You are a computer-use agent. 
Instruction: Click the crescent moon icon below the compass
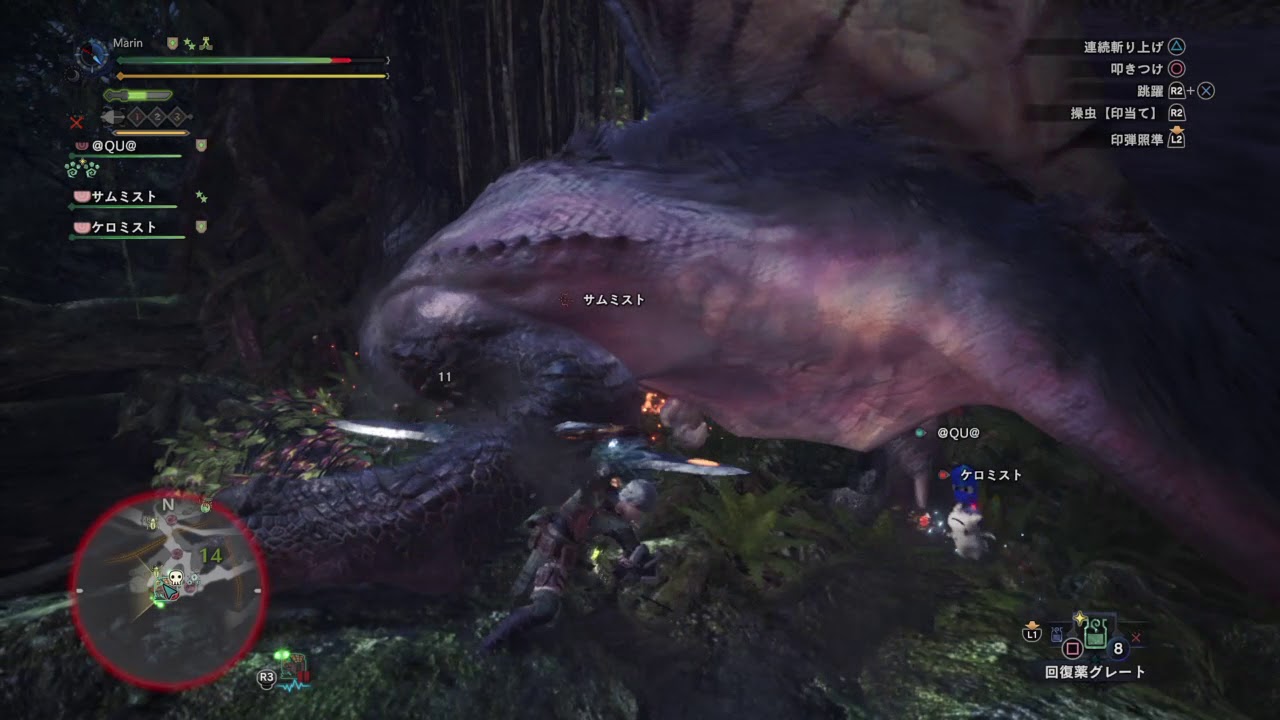73,75
